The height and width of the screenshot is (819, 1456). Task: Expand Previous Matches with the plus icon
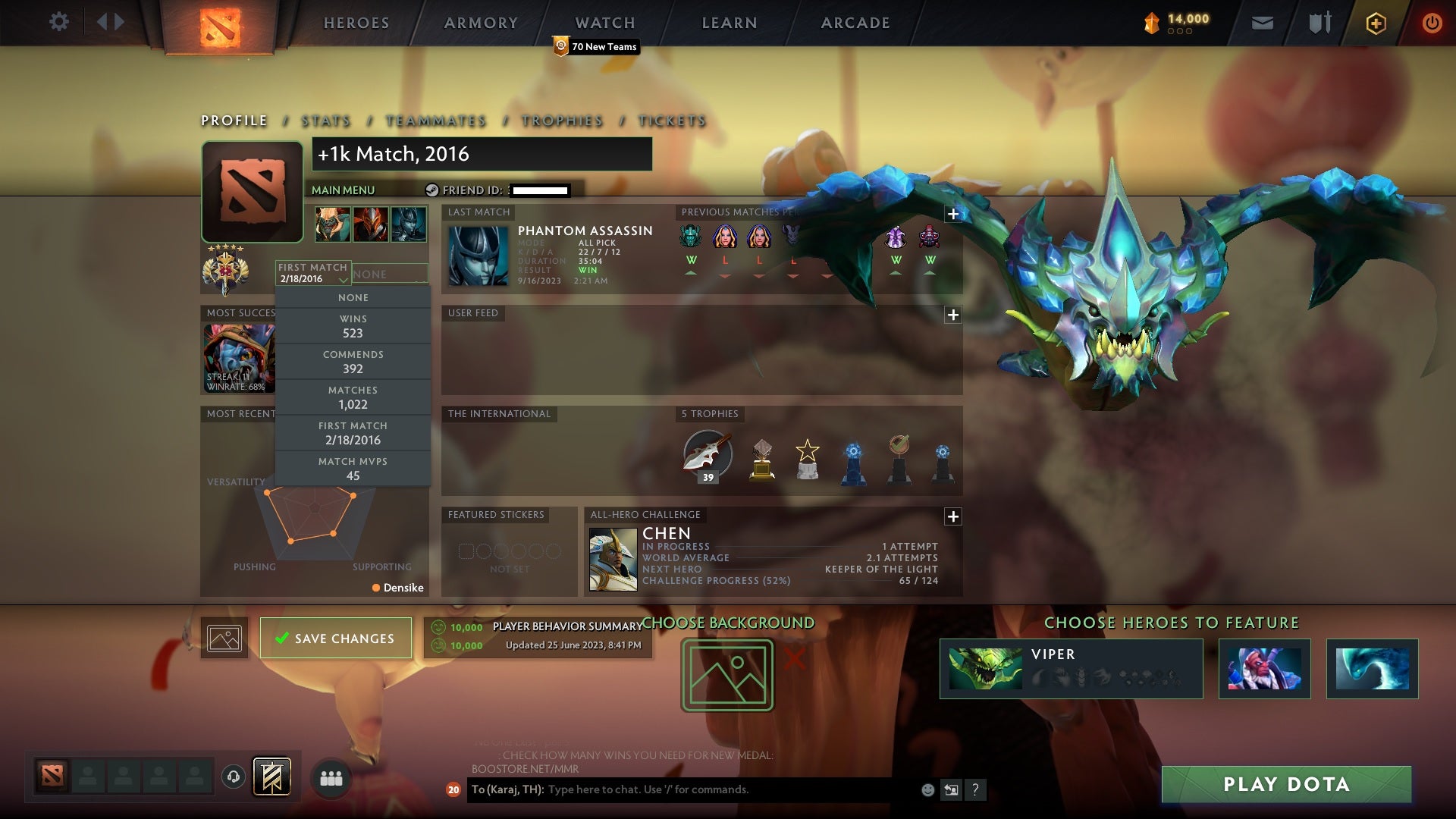(953, 214)
